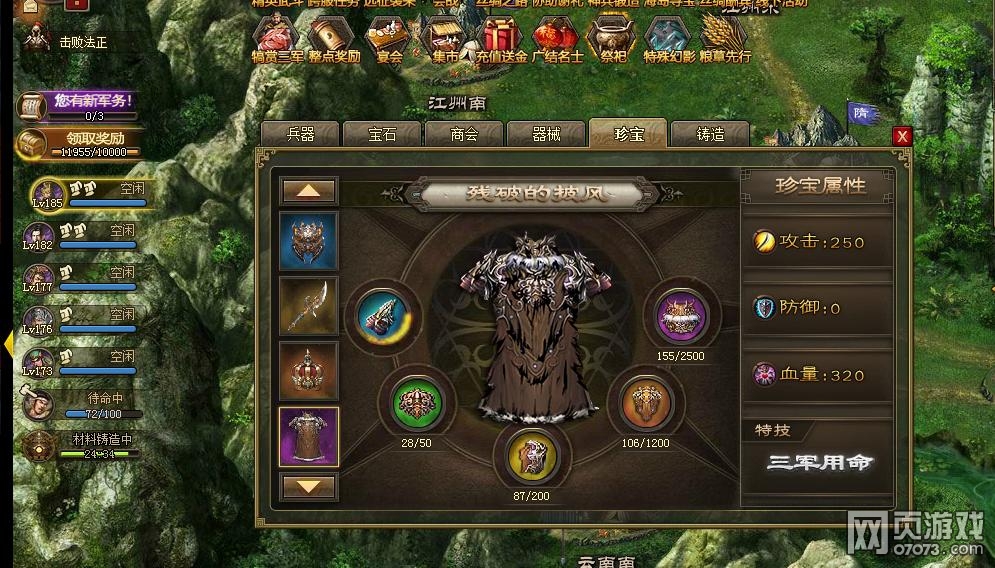
Task: Switch to the 器械 tab
Action: click(x=546, y=134)
